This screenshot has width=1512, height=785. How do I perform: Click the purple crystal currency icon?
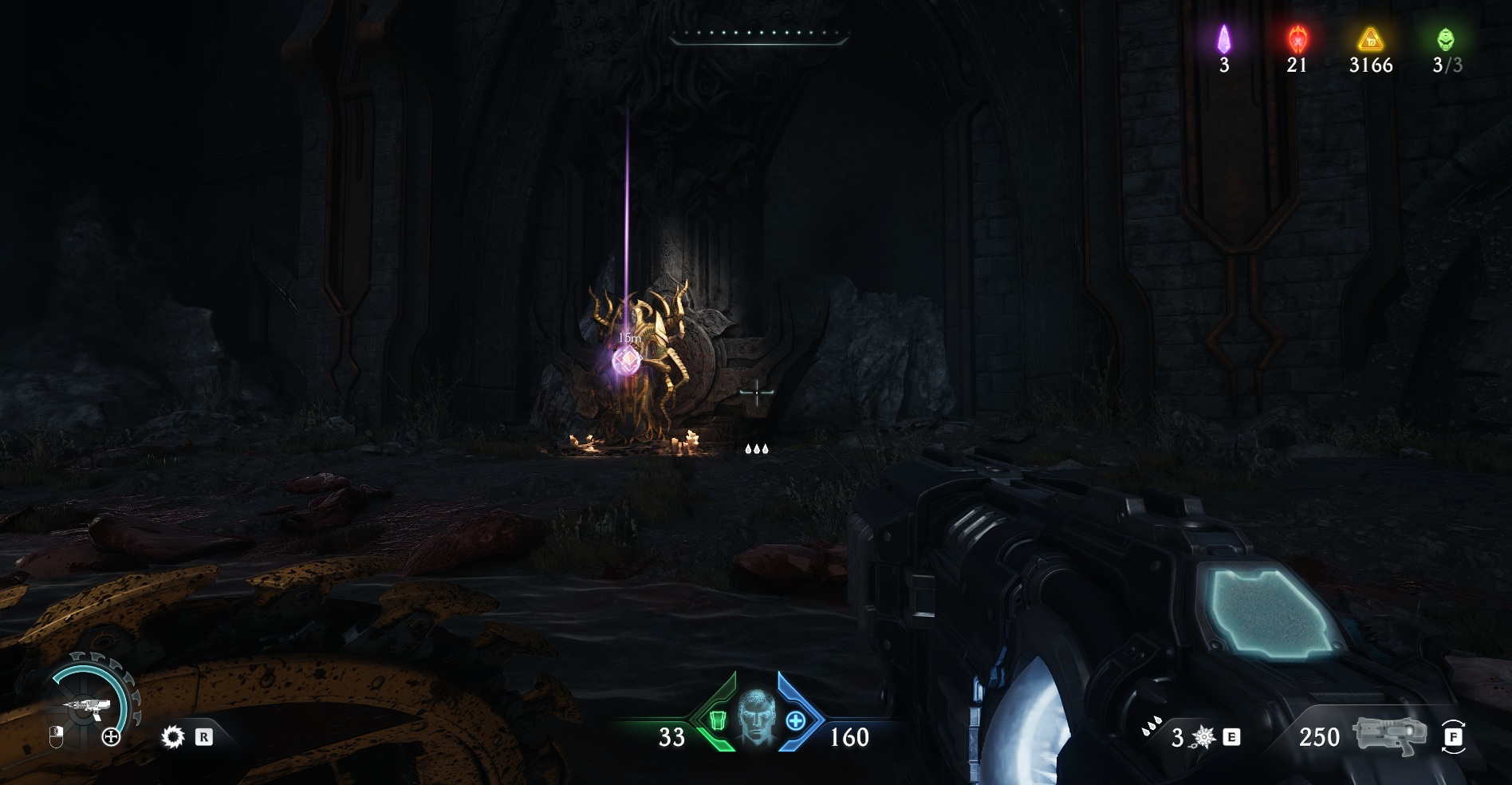click(1223, 37)
